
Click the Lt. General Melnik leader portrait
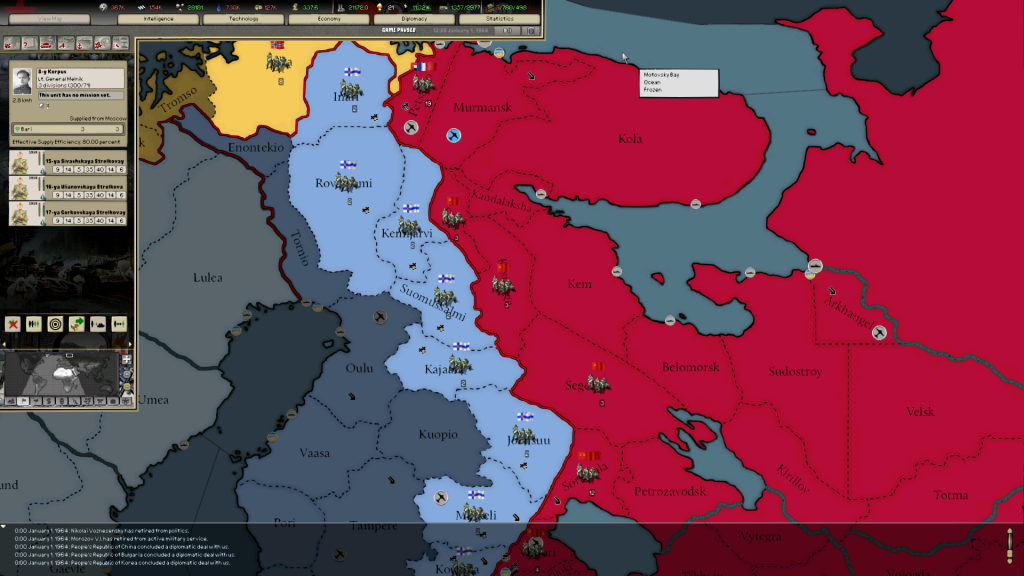[x=22, y=81]
